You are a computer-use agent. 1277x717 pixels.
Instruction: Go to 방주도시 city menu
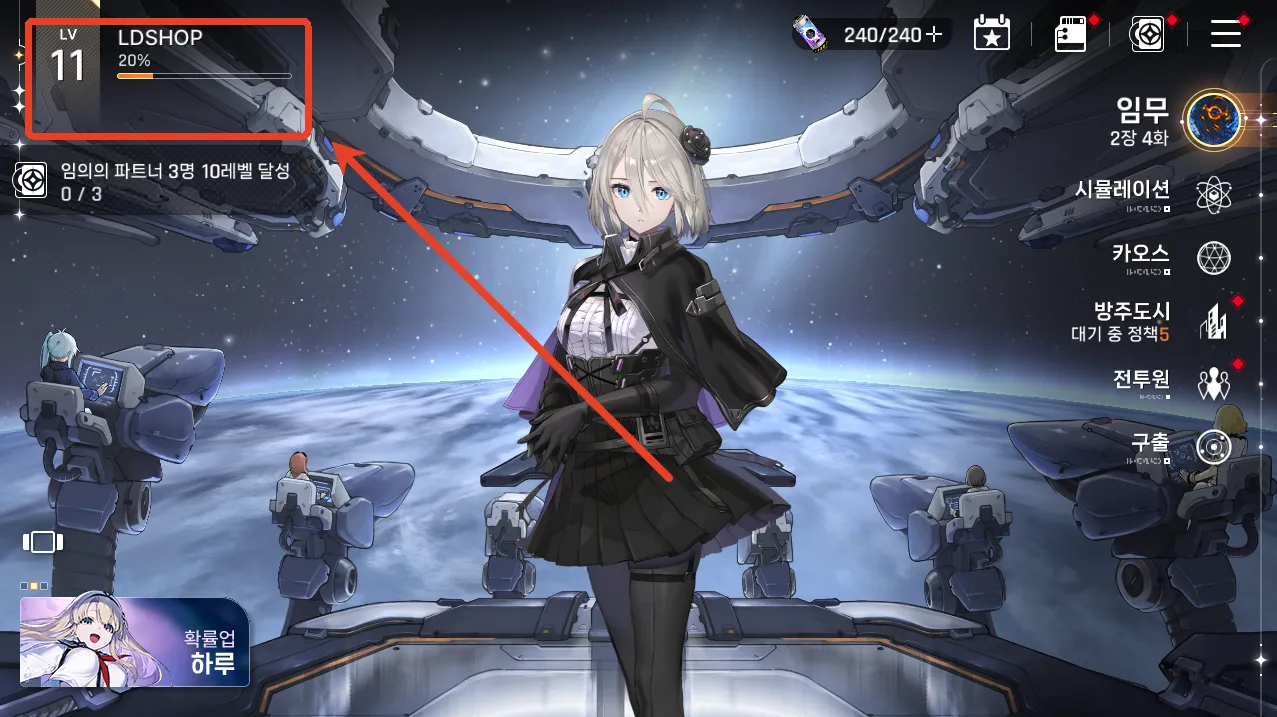pos(1213,321)
